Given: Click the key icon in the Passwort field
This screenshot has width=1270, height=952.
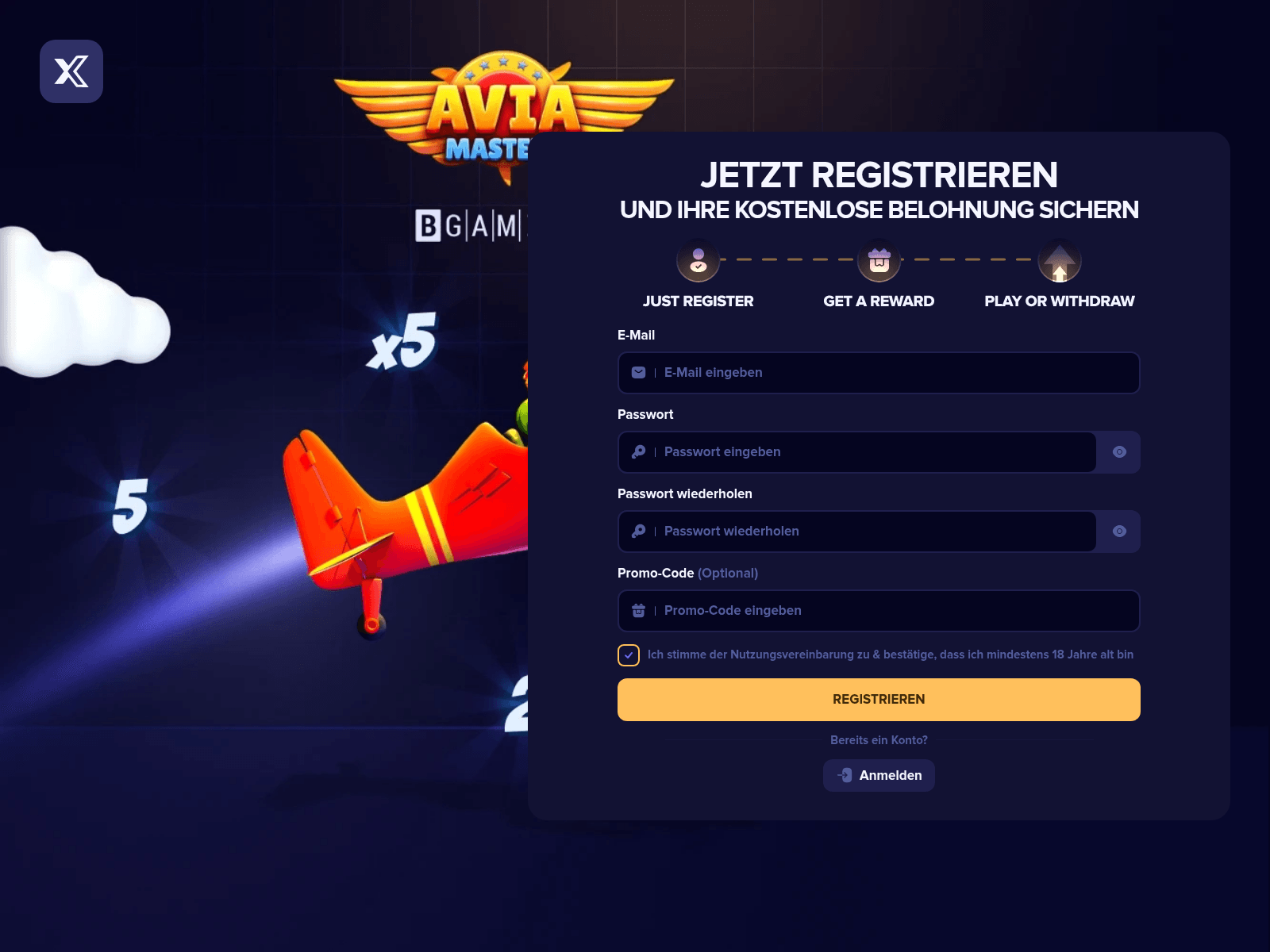Looking at the screenshot, I should 638,451.
